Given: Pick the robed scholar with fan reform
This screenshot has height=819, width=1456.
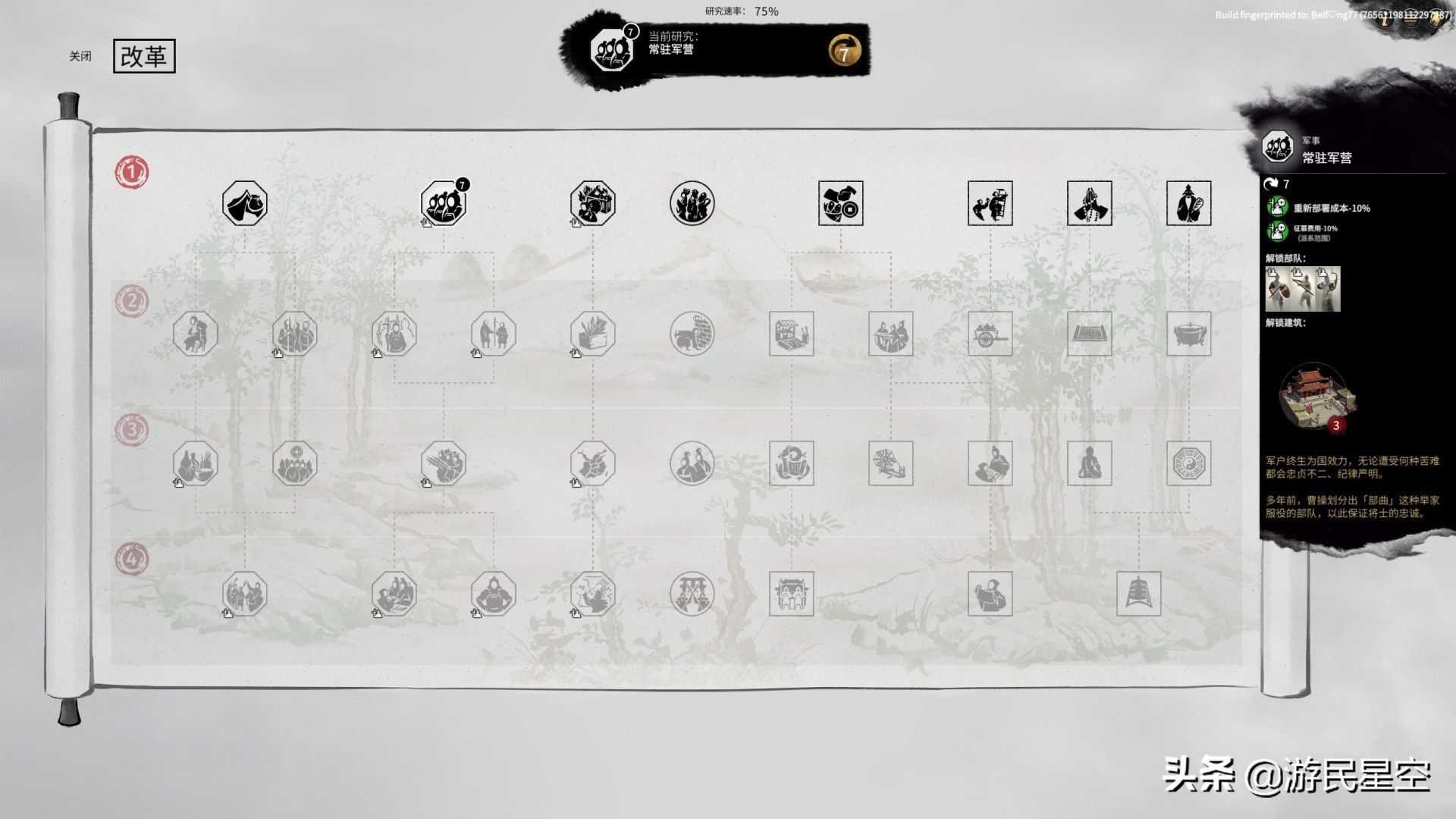Looking at the screenshot, I should click(1188, 203).
